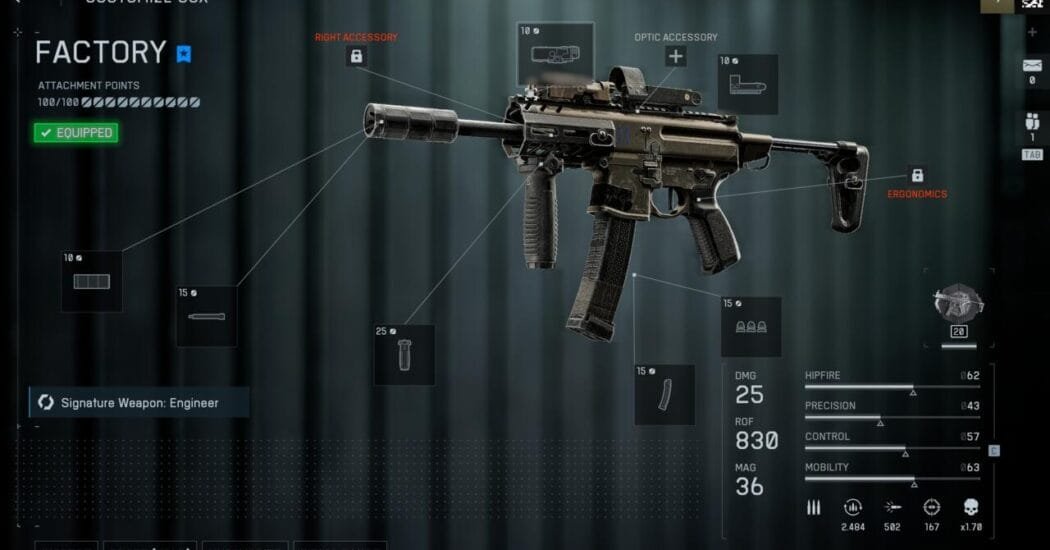Select the top rail accessory attachment slot
Viewport: 1050px width, 550px height.
click(547, 56)
